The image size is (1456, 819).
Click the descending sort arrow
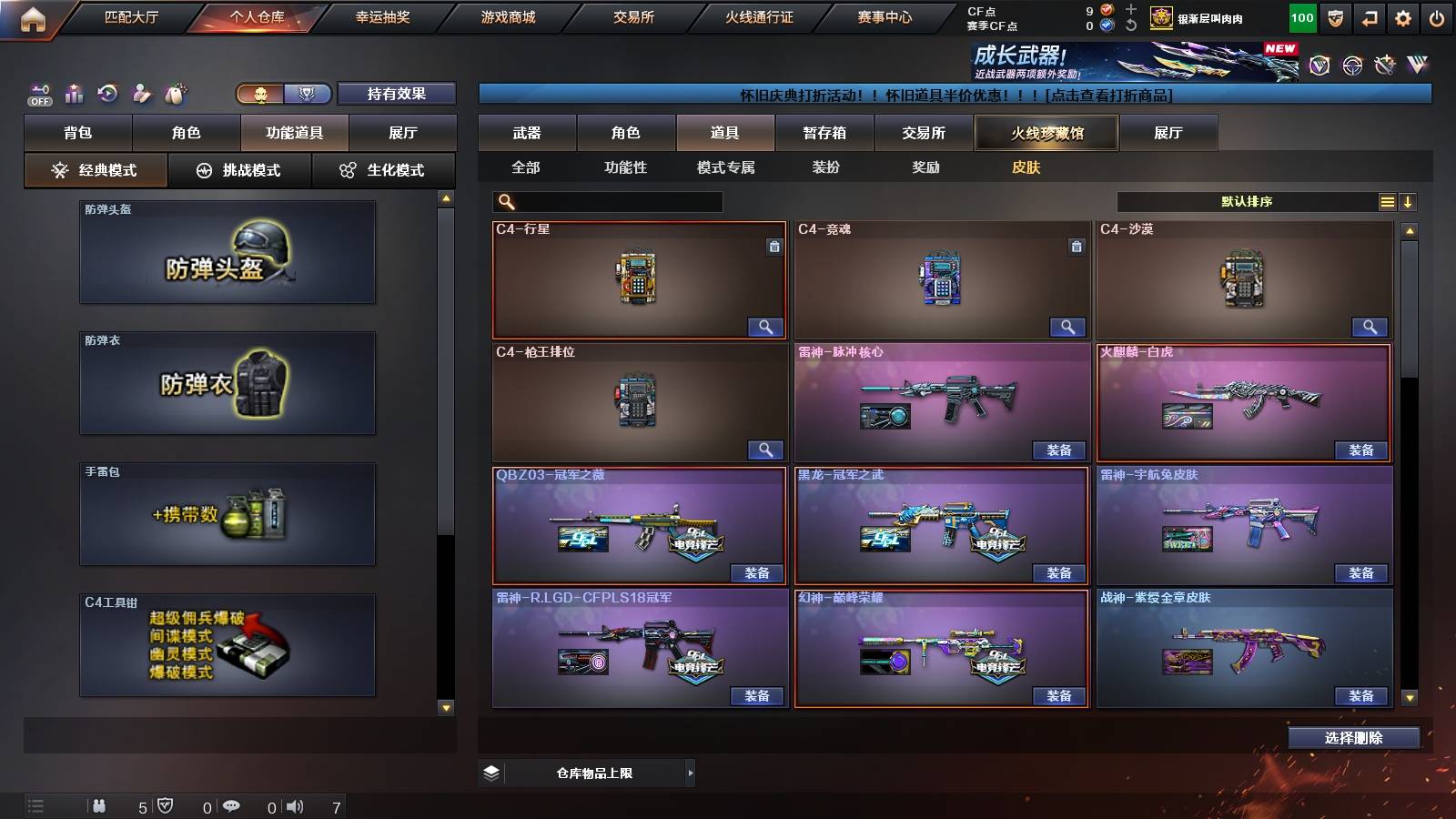(x=1409, y=201)
